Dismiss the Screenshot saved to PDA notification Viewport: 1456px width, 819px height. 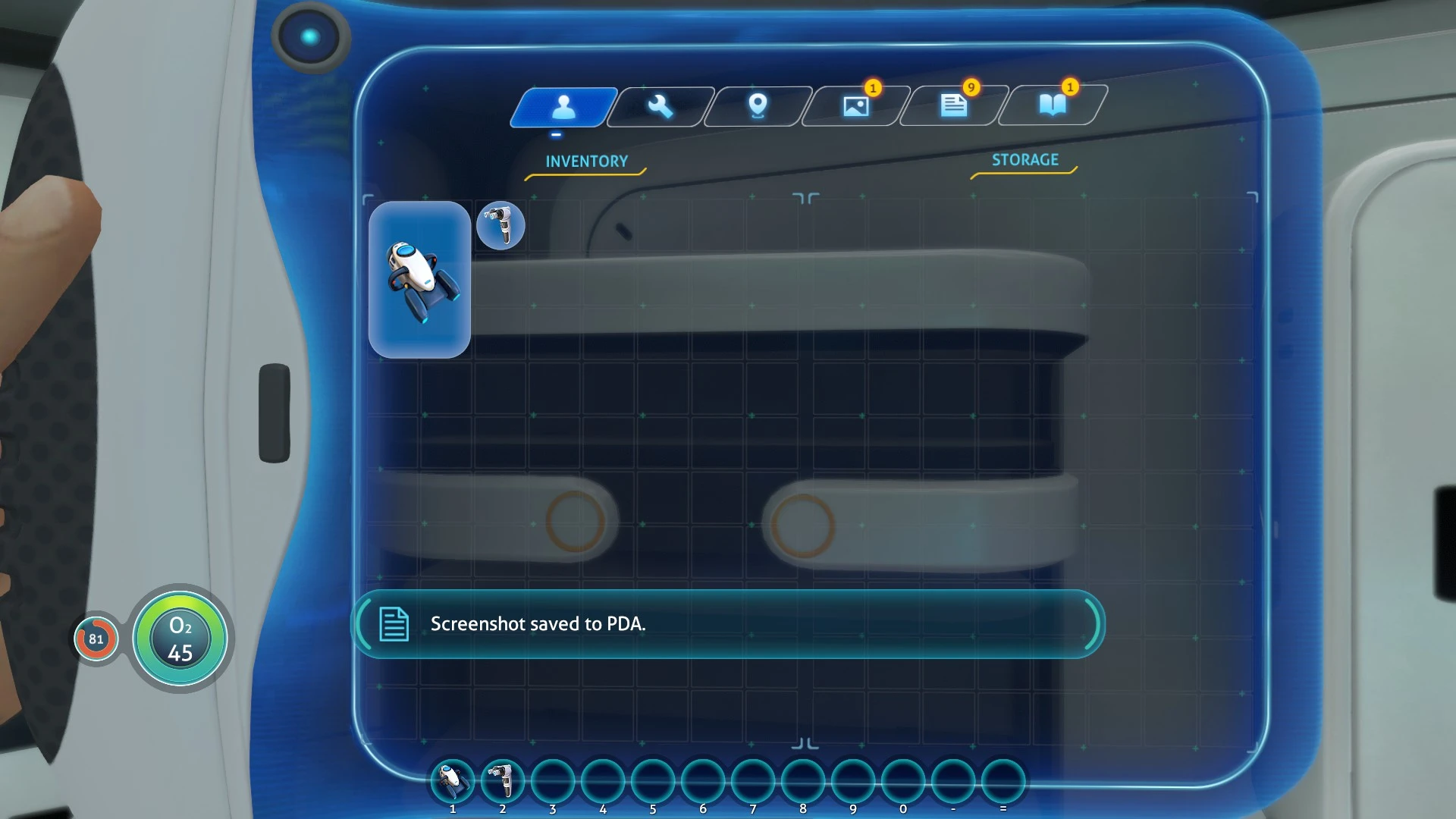[726, 623]
